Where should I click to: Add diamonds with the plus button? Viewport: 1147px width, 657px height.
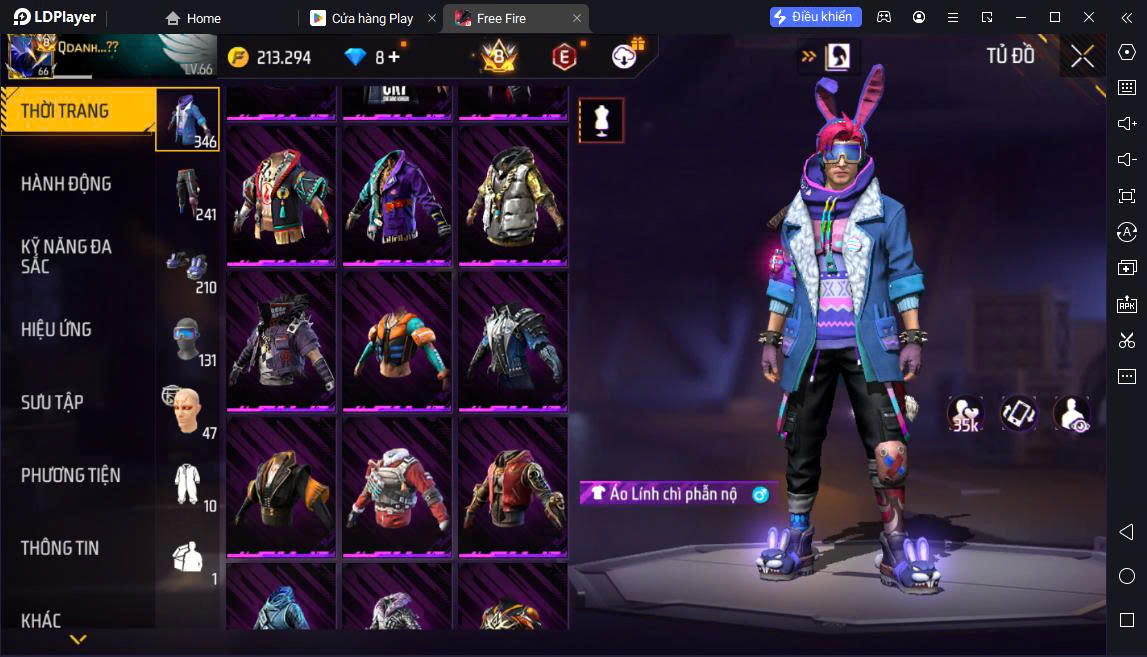[394, 57]
